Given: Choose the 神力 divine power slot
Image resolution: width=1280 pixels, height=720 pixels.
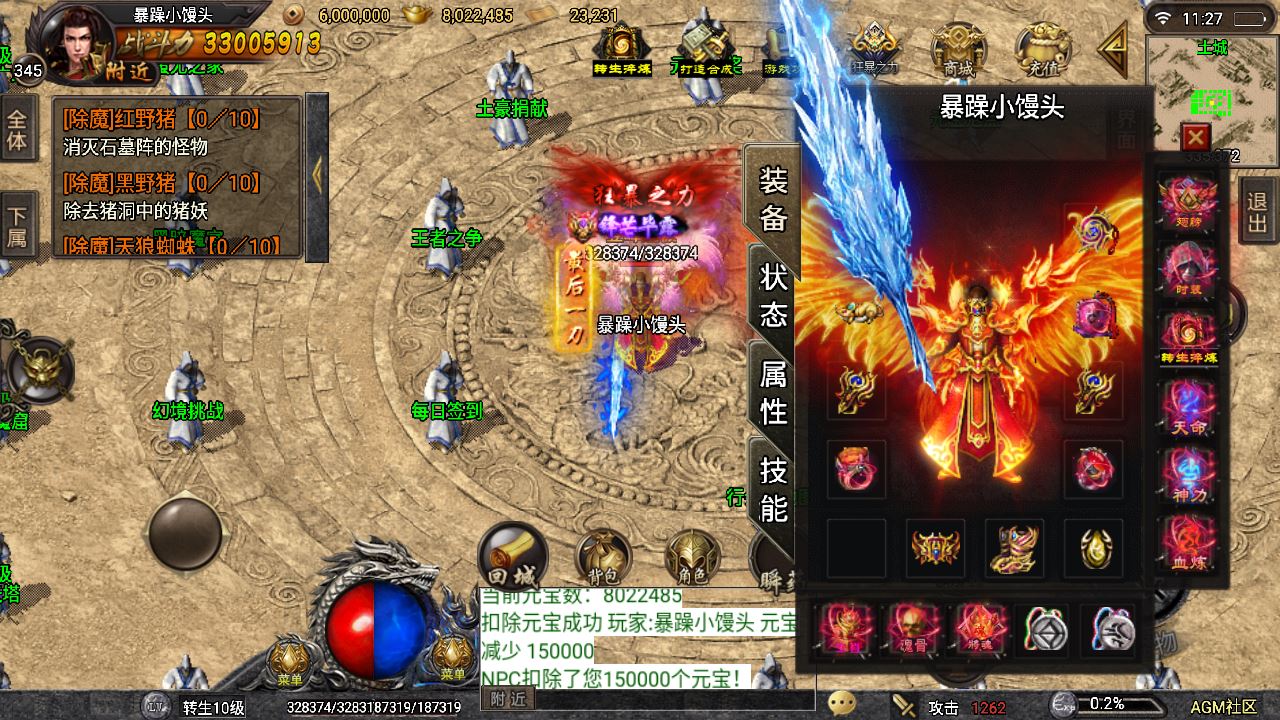Looking at the screenshot, I should pos(1189,477).
